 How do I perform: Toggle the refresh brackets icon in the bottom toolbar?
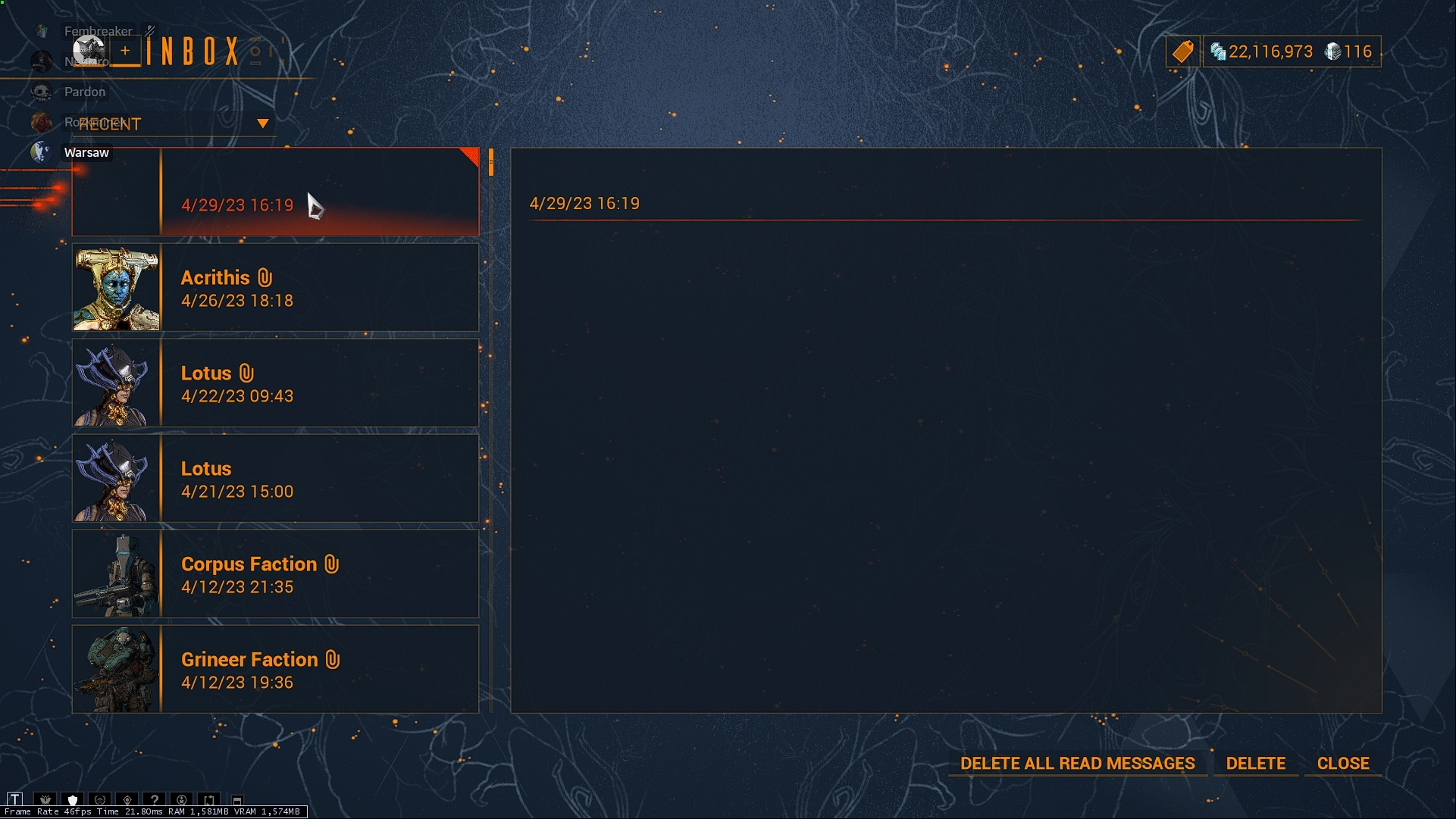tap(210, 799)
